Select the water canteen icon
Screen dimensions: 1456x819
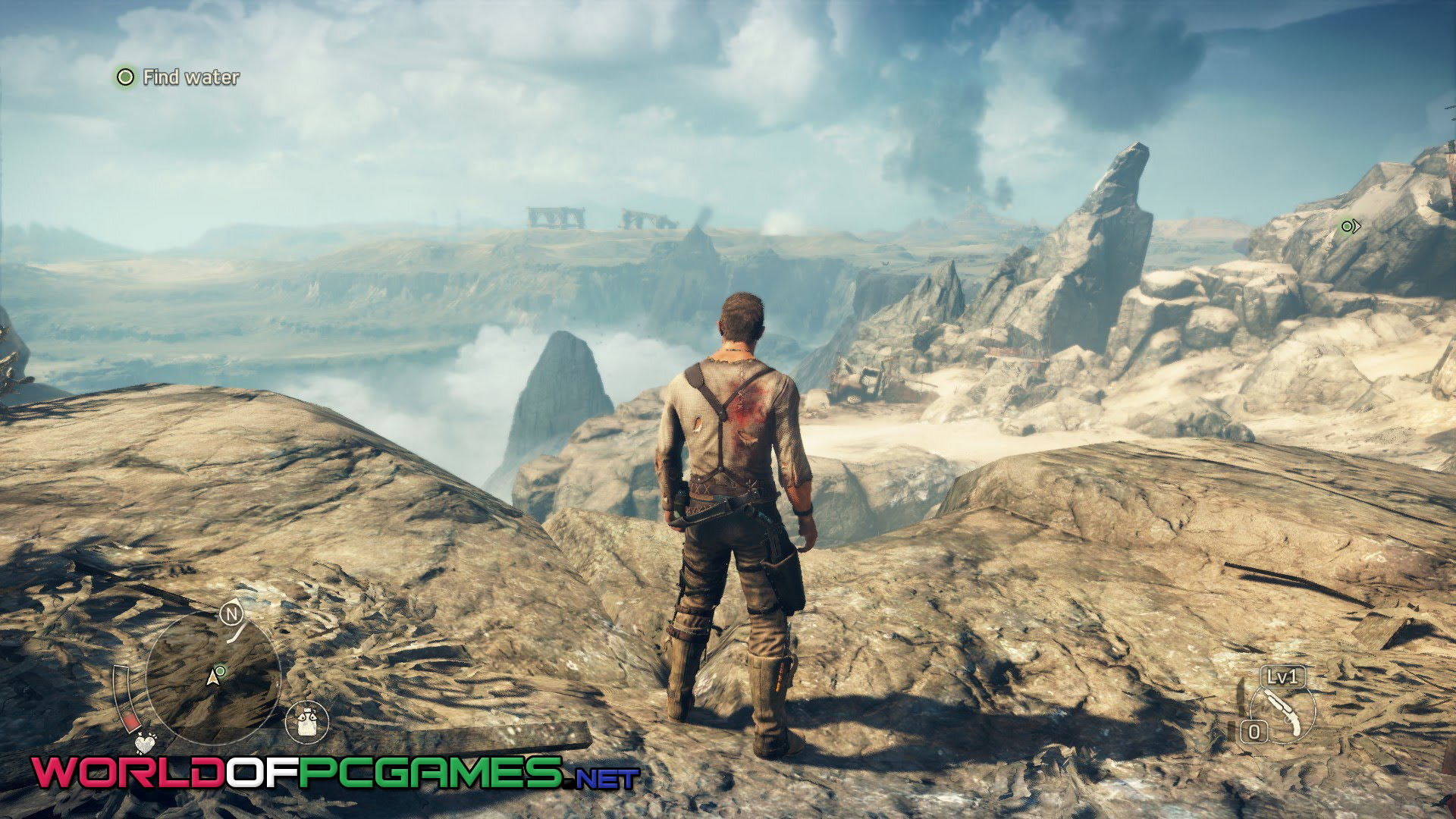pos(307,720)
